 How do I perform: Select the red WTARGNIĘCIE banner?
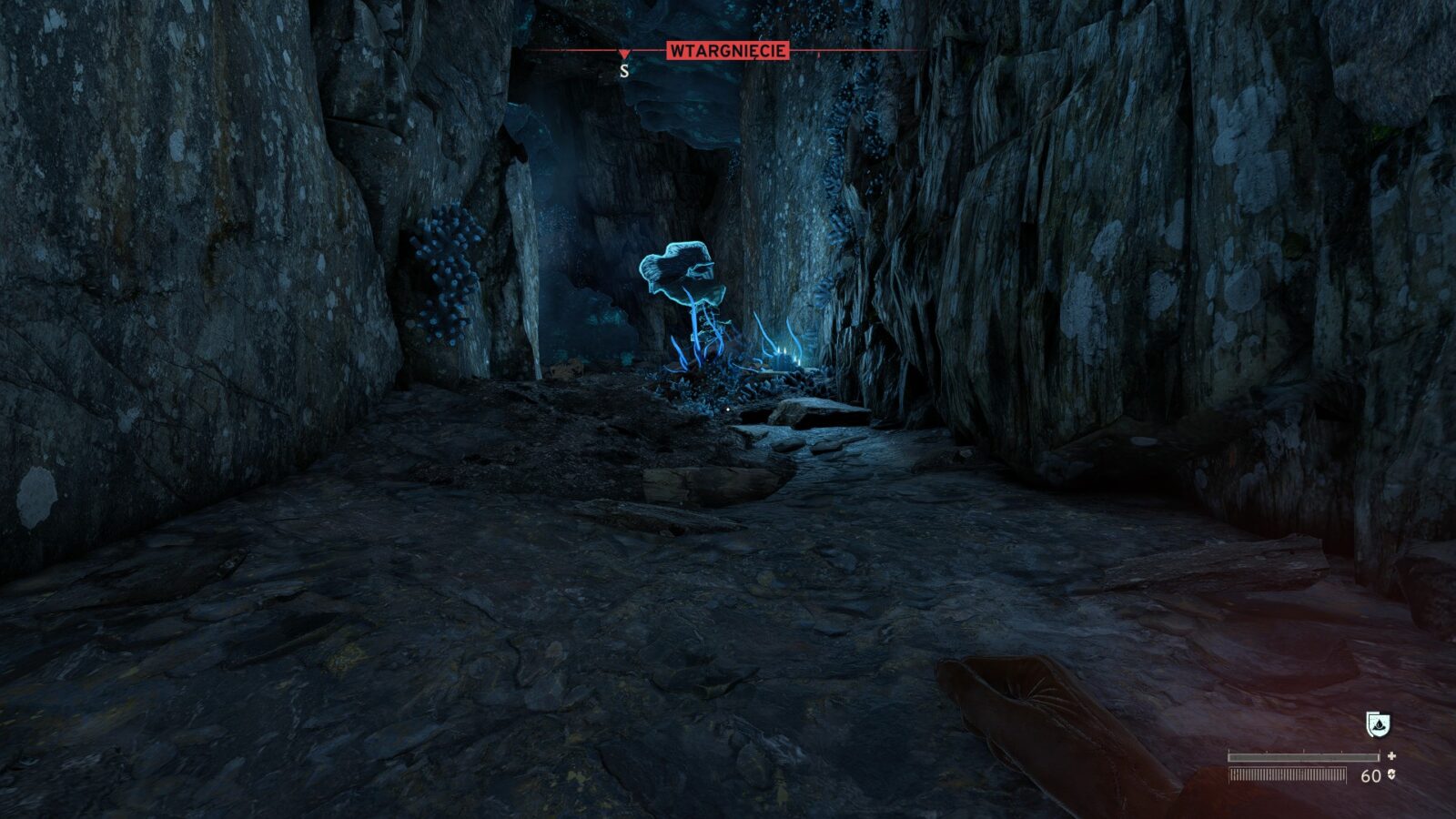(727, 51)
